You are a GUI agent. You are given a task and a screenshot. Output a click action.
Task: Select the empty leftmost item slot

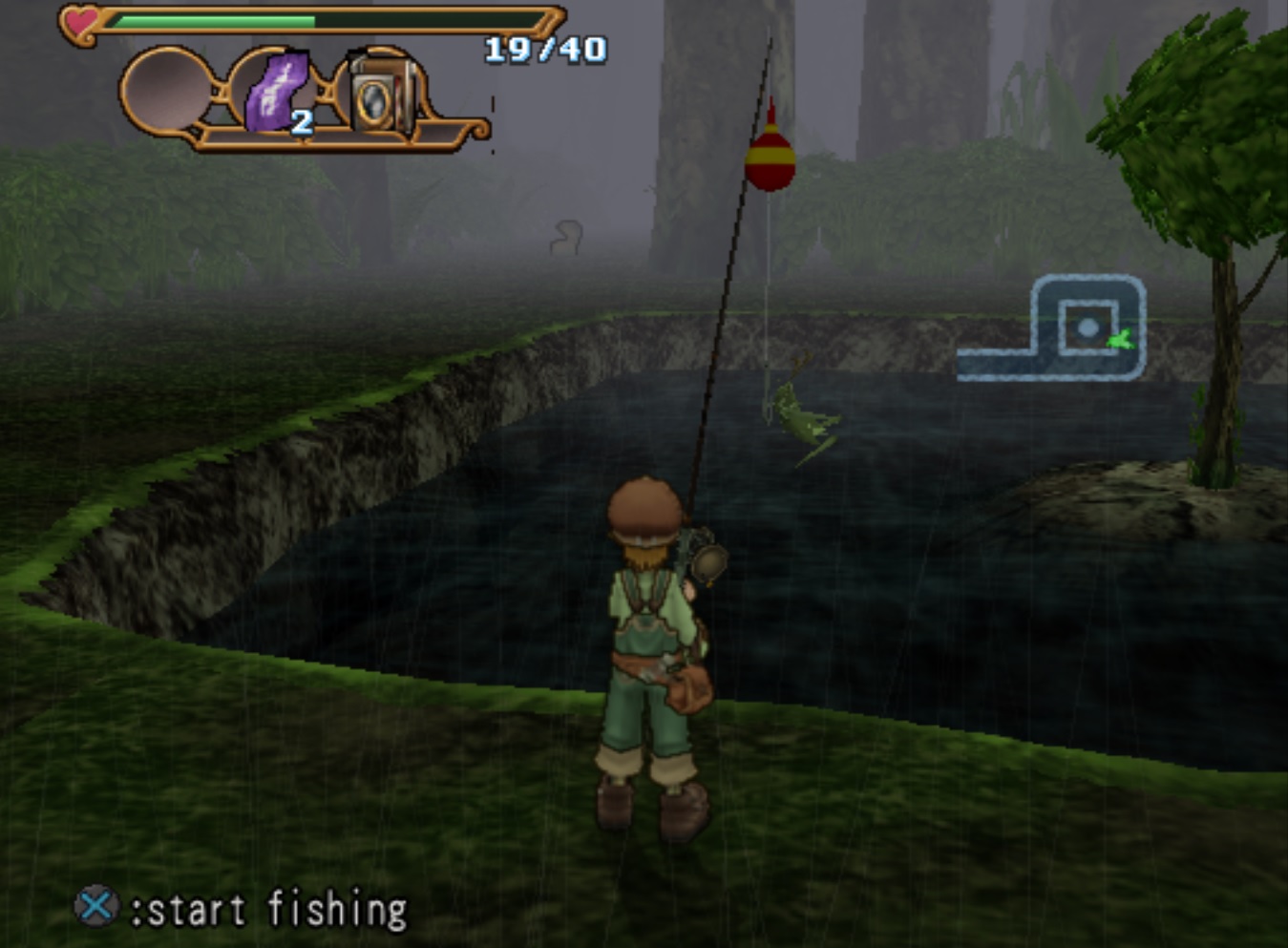(x=164, y=91)
